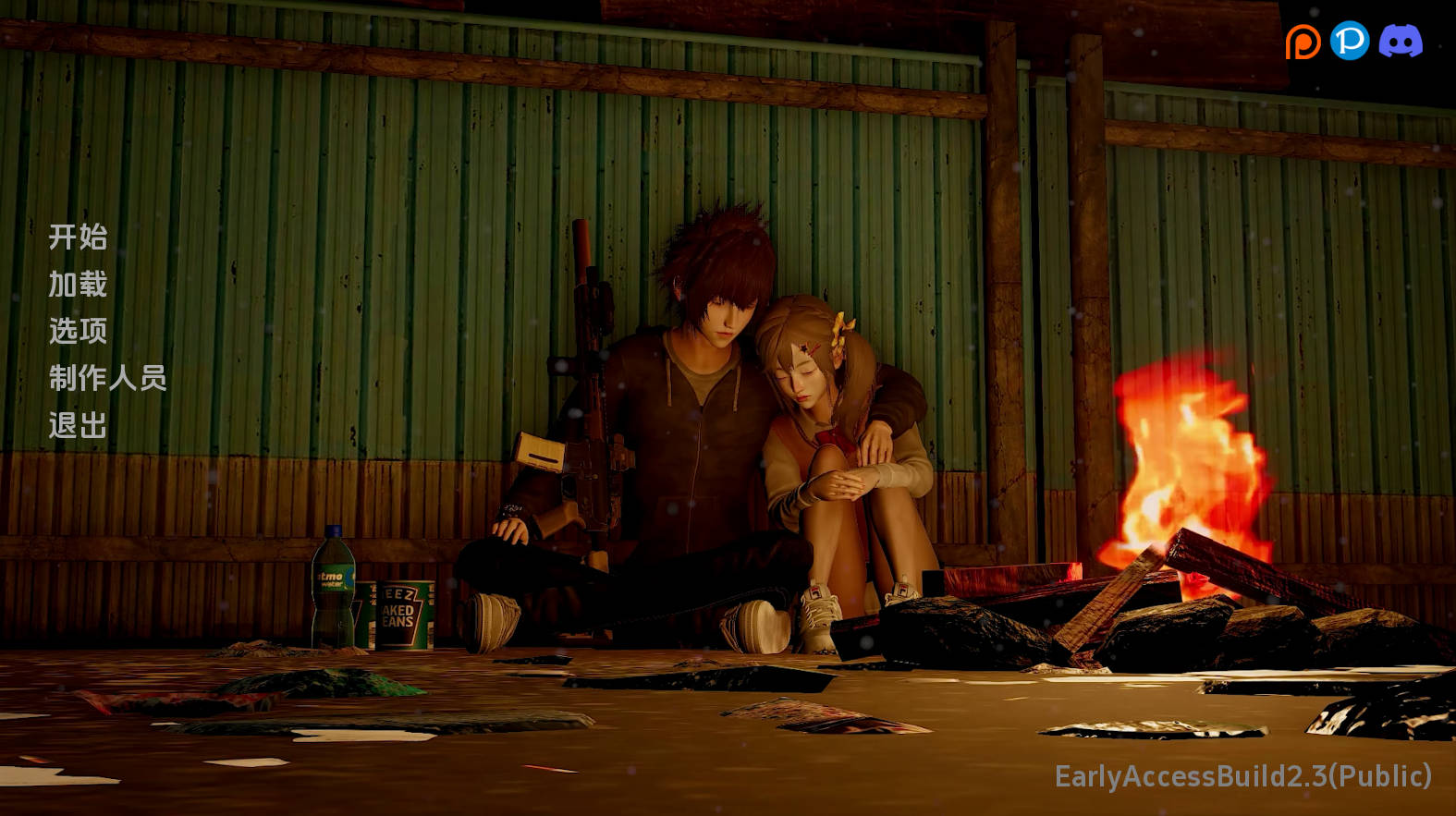Open the orange Patreon icon link

click(x=1303, y=42)
